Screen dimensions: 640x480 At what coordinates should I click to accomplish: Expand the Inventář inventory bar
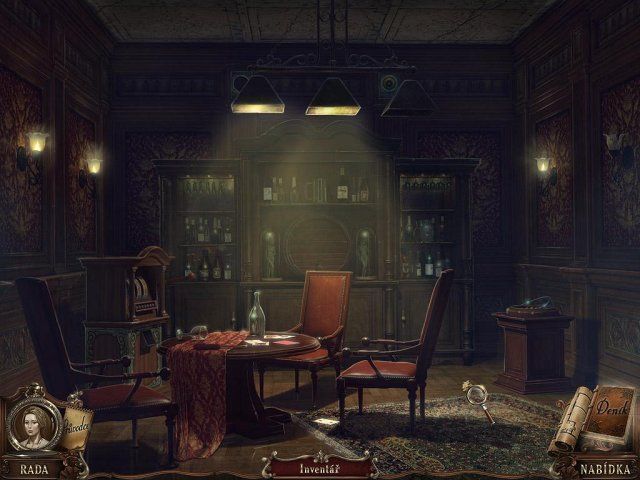click(319, 467)
